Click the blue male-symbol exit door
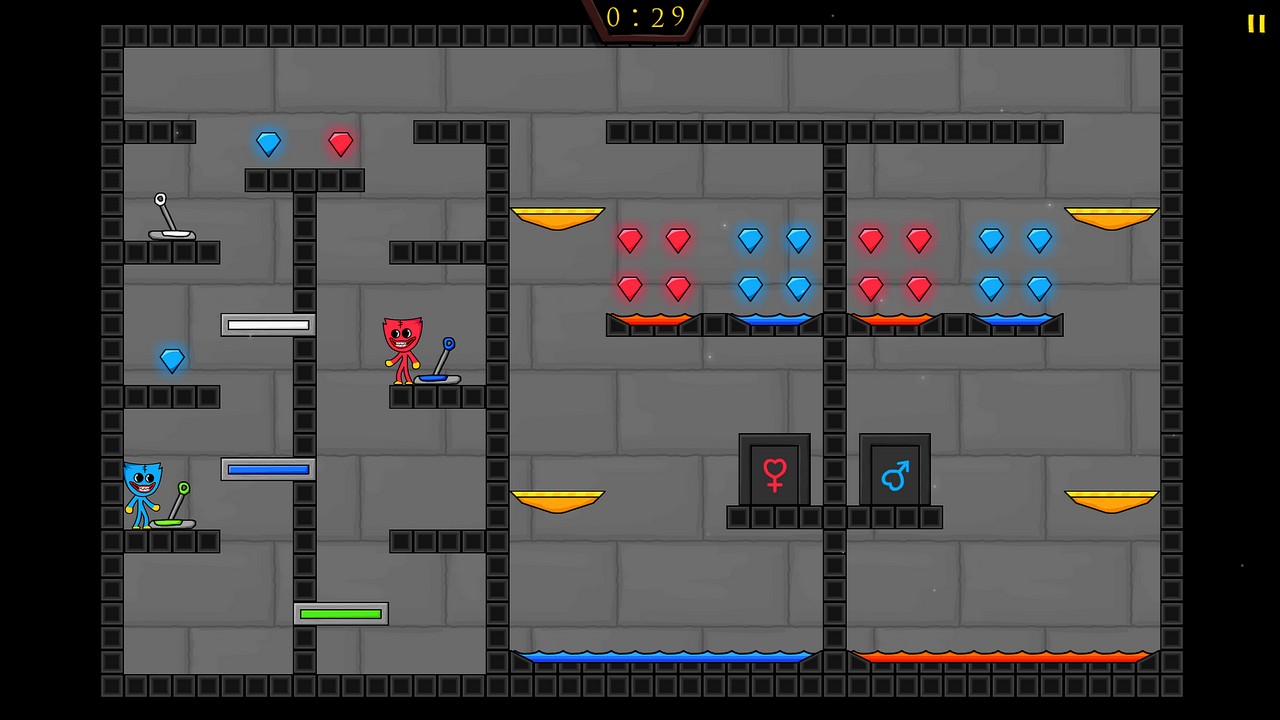1280x720 pixels. (895, 472)
